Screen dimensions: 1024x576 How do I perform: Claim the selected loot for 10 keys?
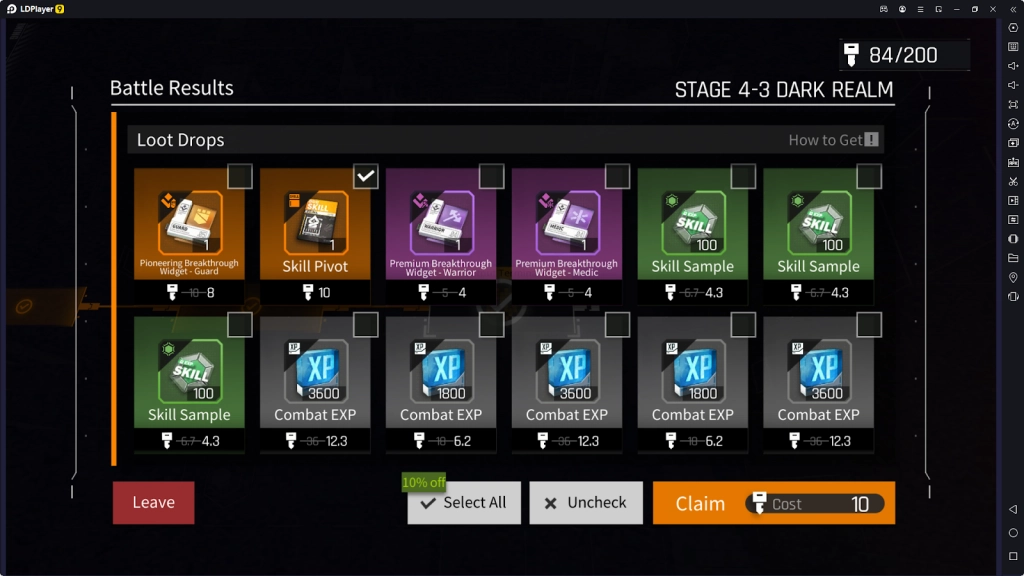(x=773, y=503)
